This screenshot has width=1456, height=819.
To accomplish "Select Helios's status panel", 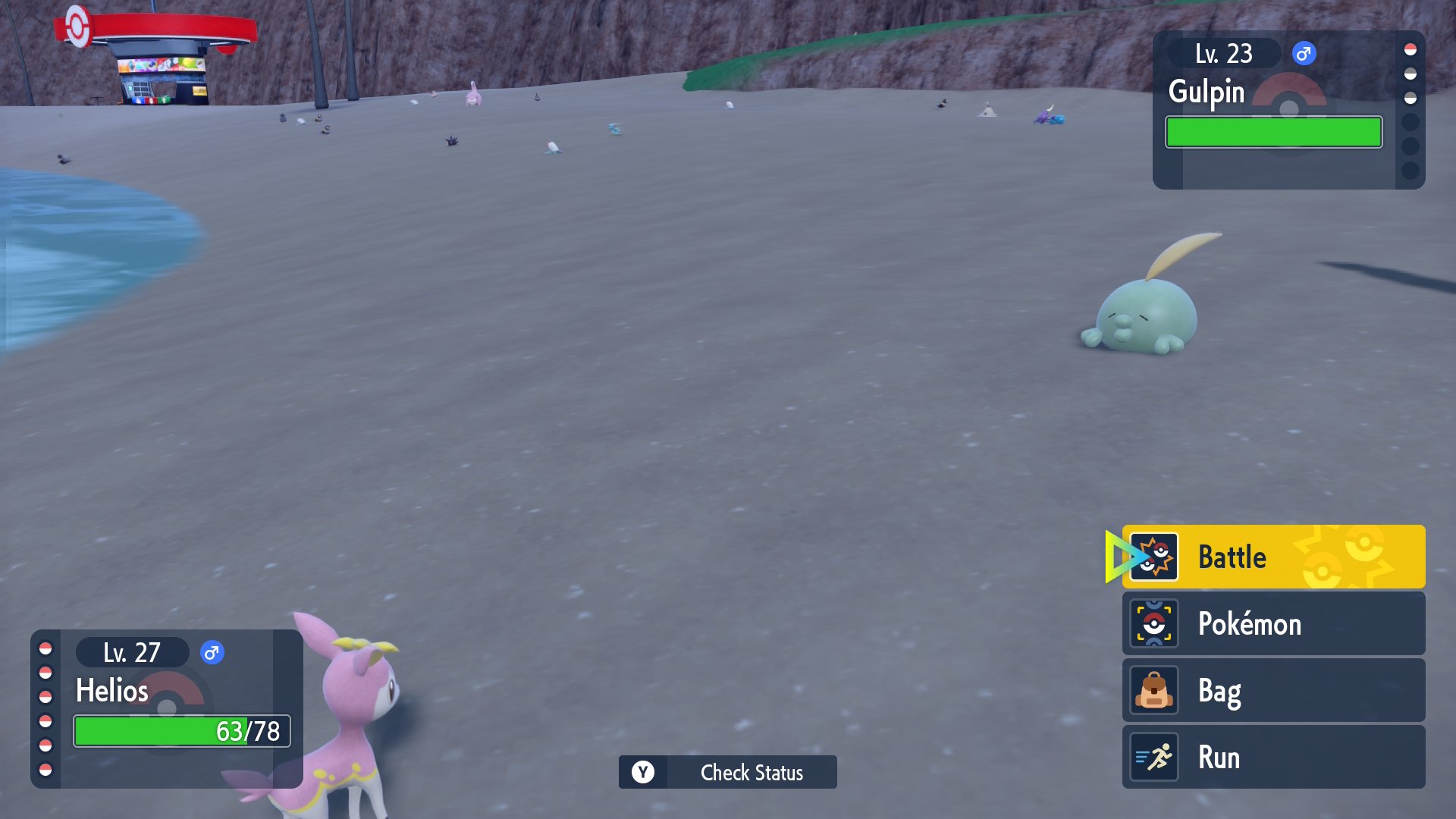I will click(x=167, y=708).
